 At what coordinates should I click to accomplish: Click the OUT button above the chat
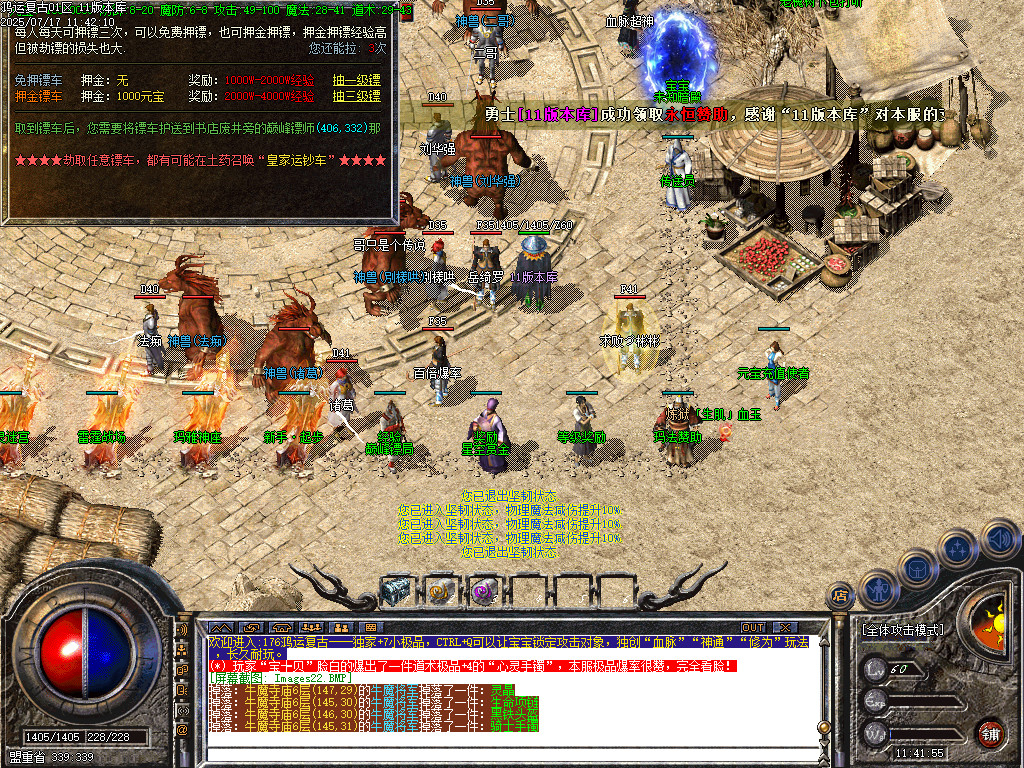753,627
